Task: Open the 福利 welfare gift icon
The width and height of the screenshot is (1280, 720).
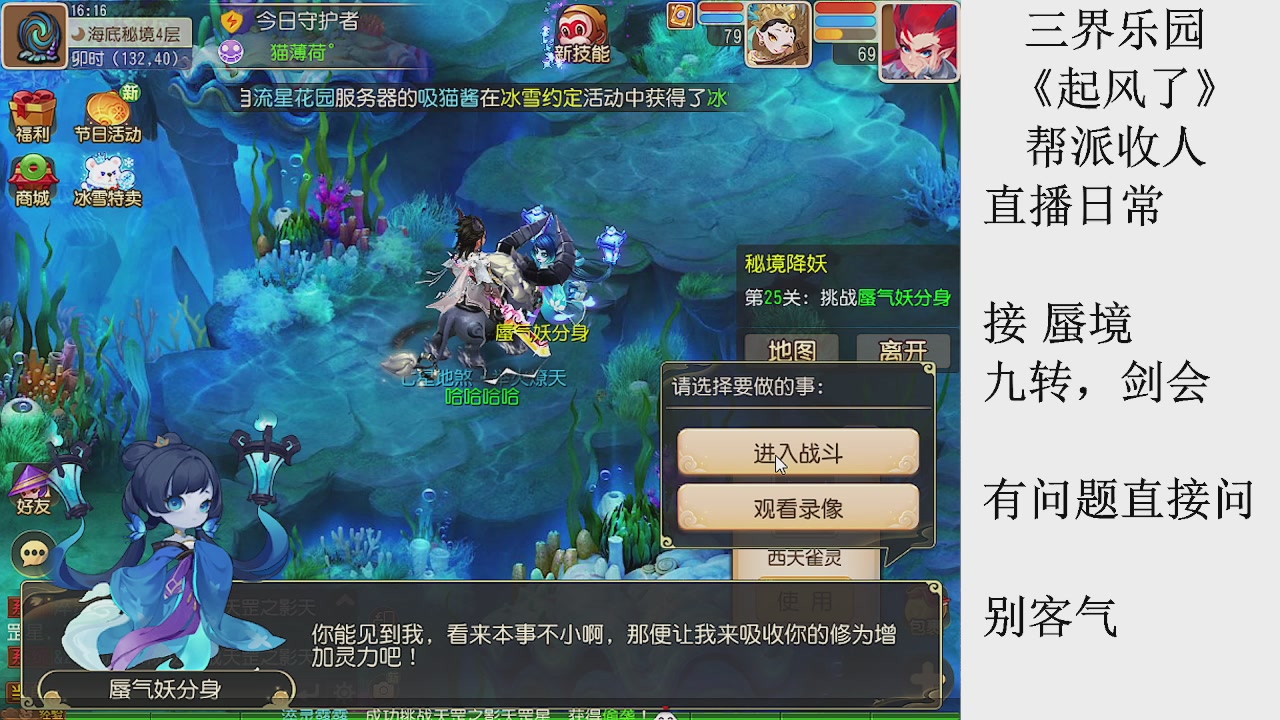Action: [x=32, y=108]
